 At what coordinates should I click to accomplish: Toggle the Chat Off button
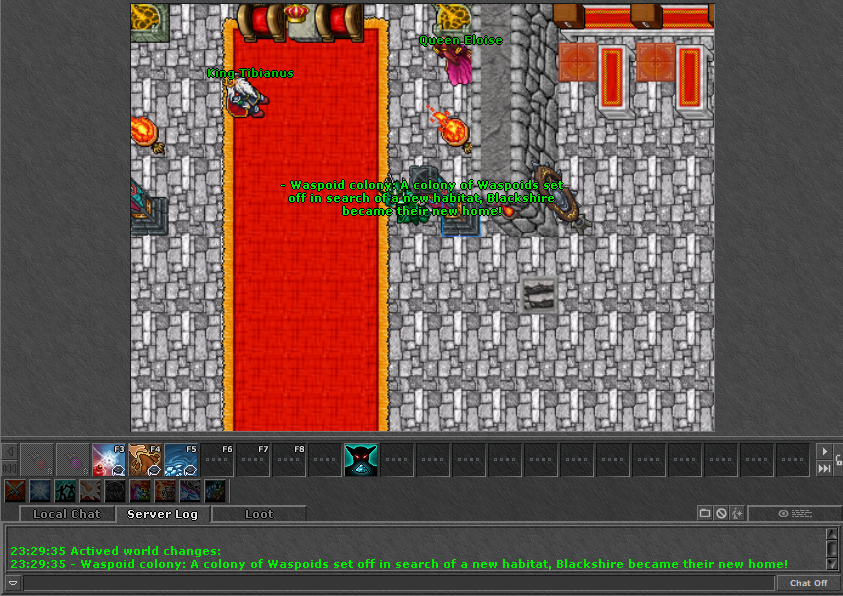pos(808,583)
